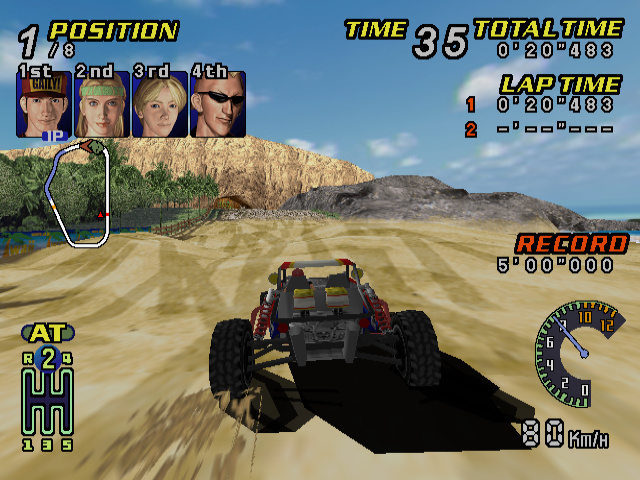This screenshot has width=640, height=480.
Task: Select the tachometer dial gauge
Action: pos(578,353)
